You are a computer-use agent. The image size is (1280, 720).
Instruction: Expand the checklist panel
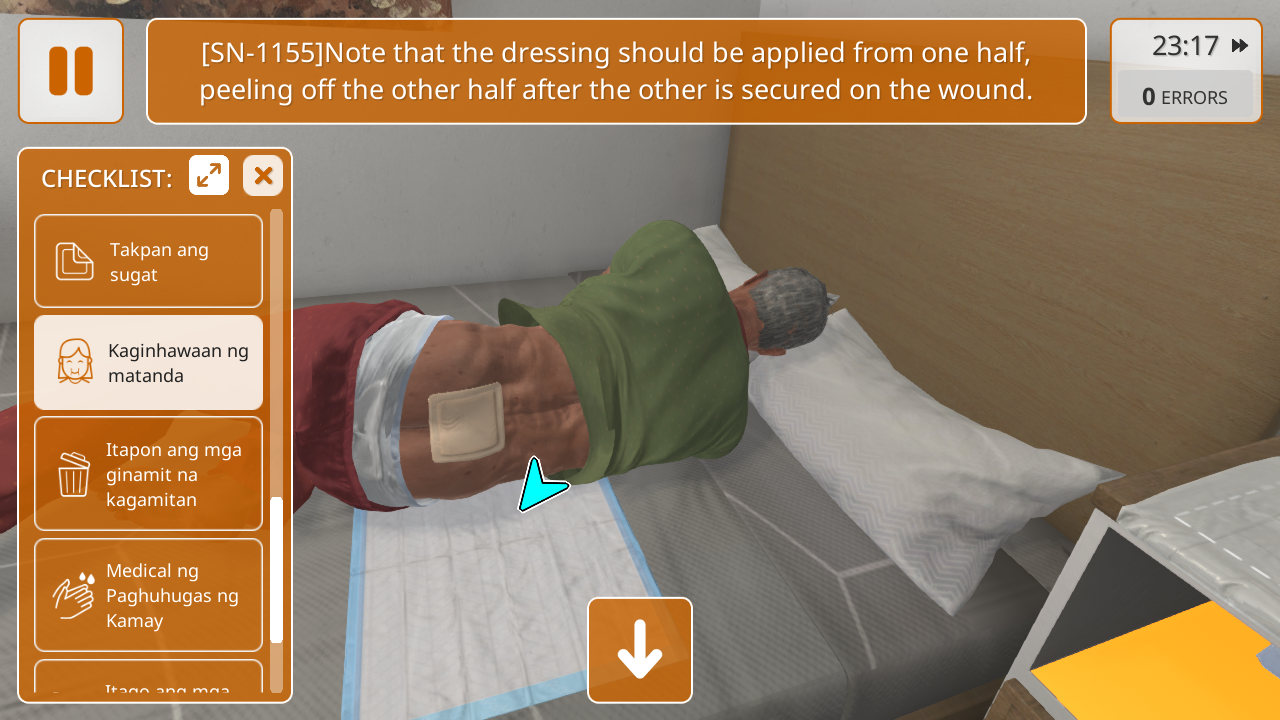point(209,176)
